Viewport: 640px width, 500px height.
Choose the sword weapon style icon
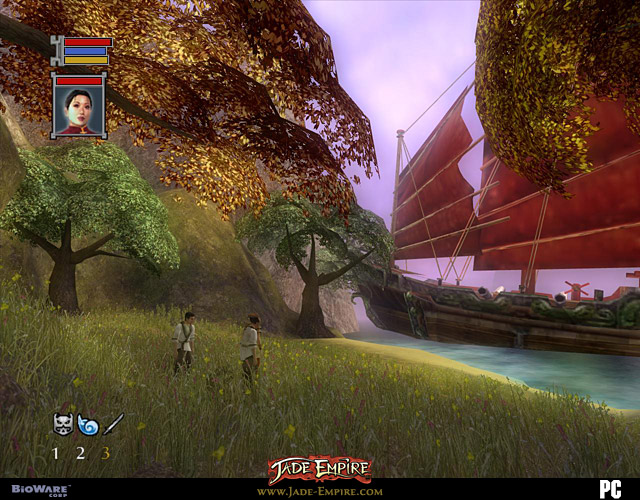pos(112,424)
